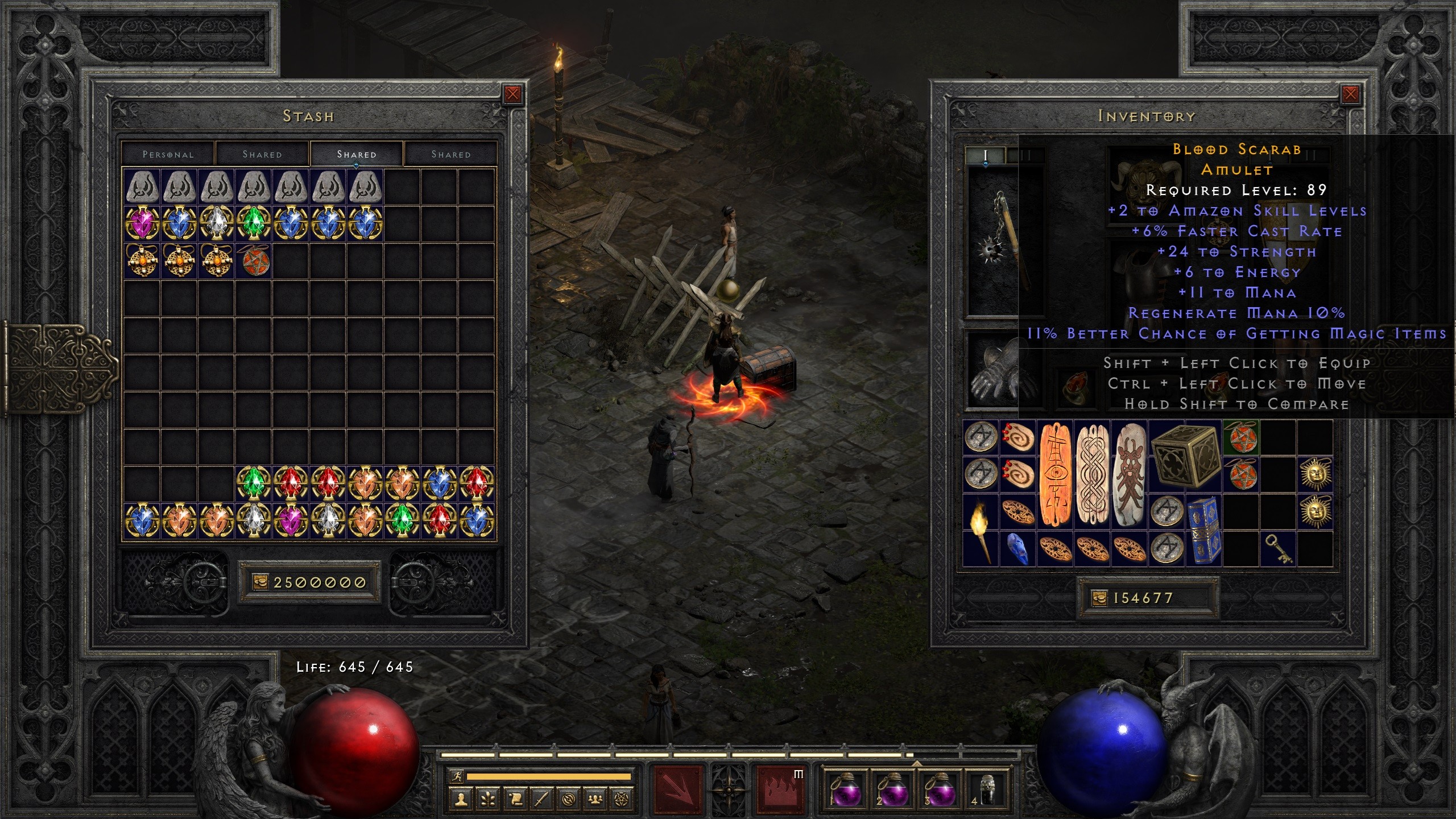Select the red pentagram amulet in stash

point(254,260)
